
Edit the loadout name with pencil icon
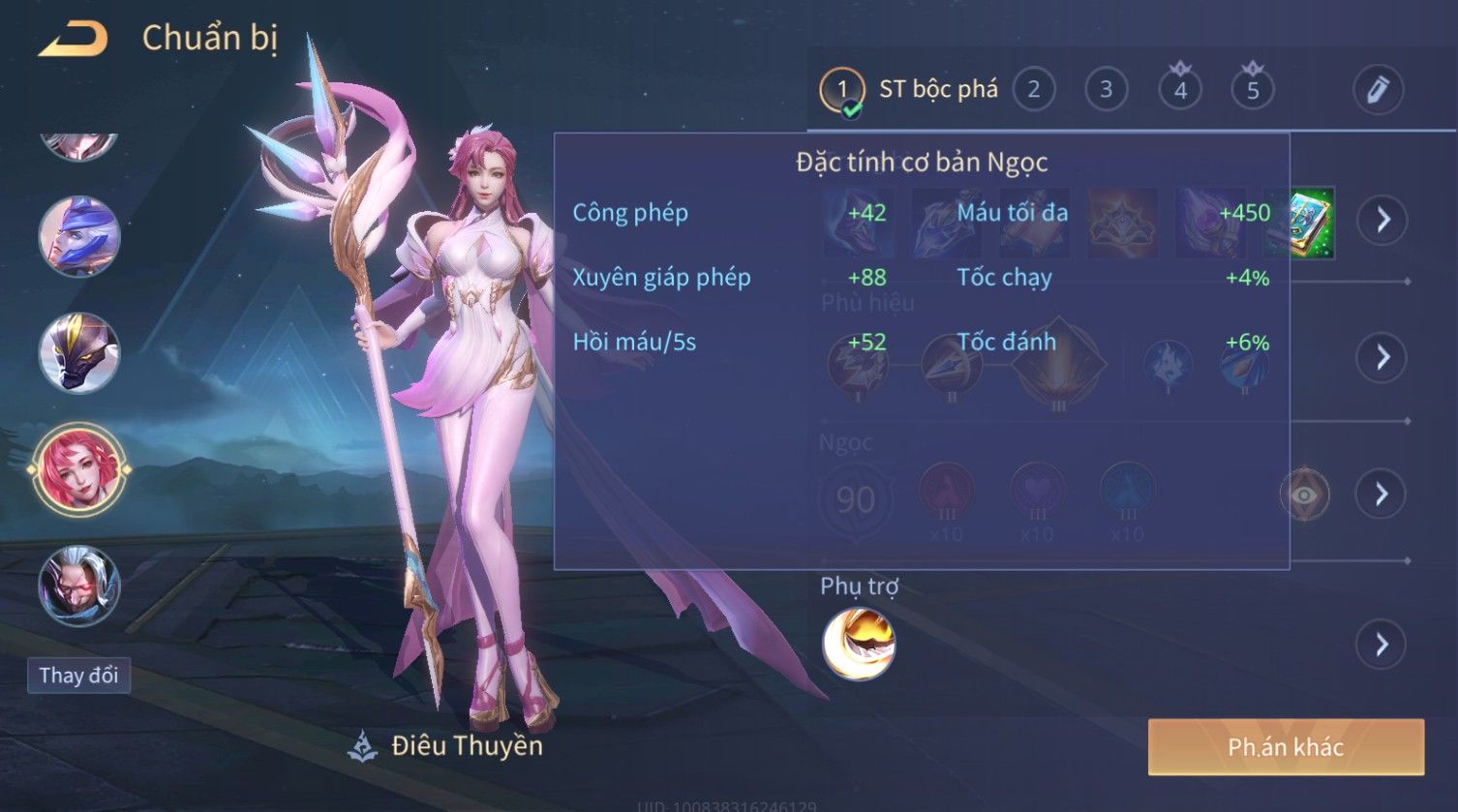(1378, 90)
